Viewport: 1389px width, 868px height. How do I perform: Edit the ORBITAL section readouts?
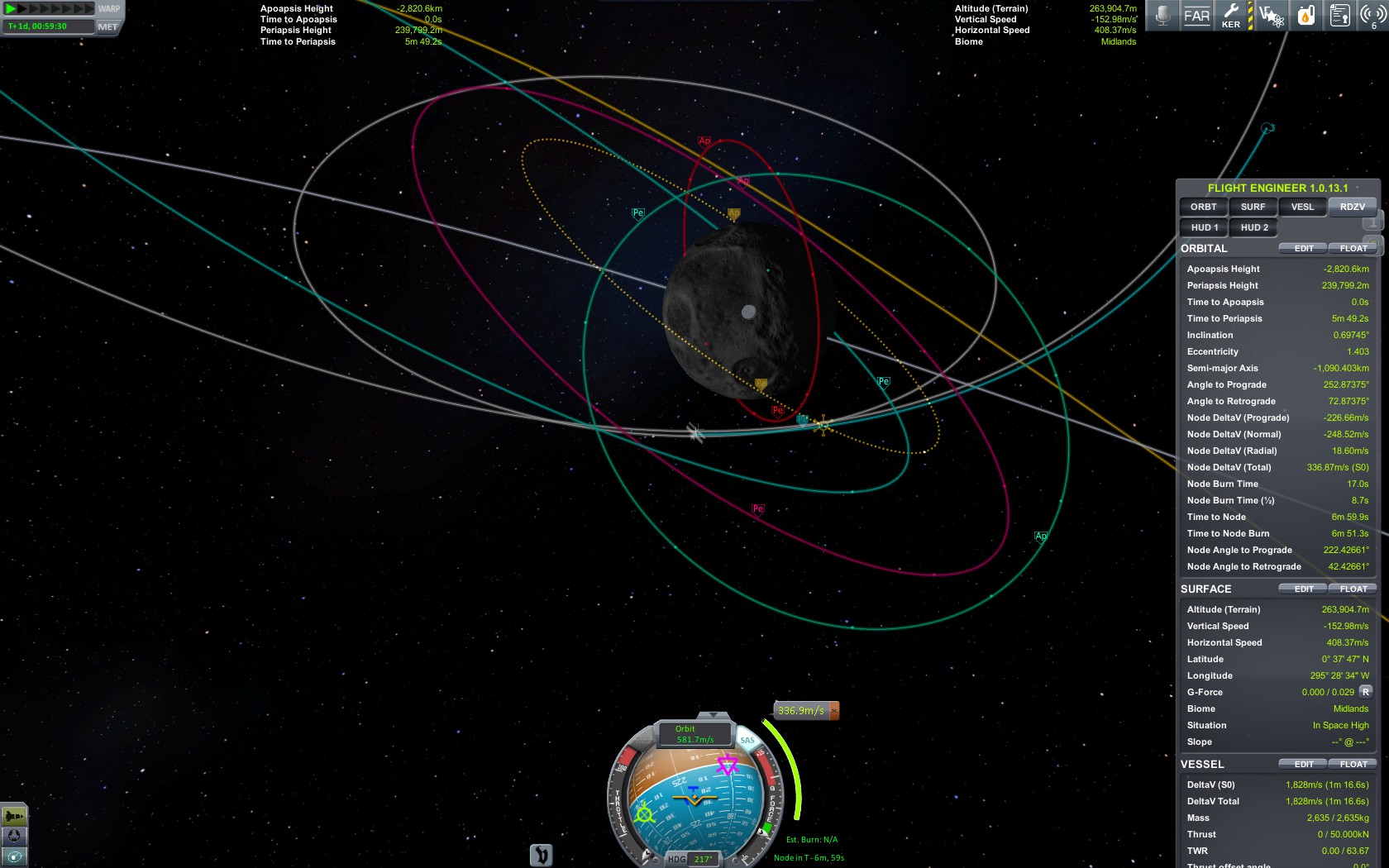coord(1304,248)
